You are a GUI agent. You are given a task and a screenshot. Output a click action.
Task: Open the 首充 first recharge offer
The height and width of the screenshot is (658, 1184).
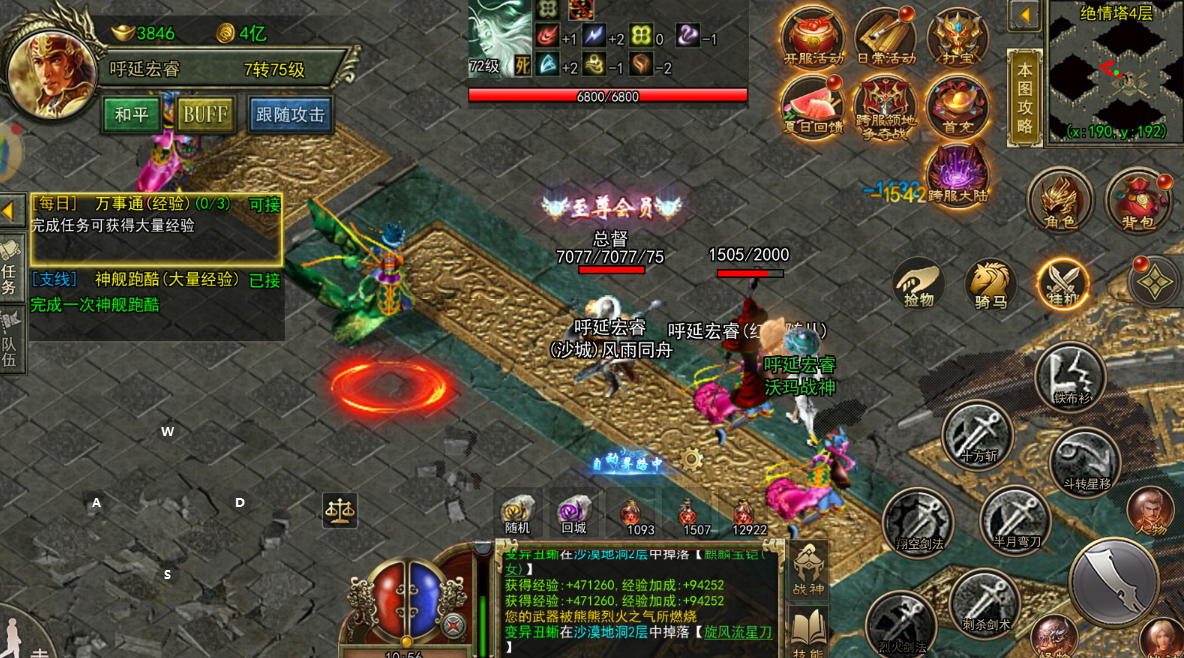click(957, 106)
